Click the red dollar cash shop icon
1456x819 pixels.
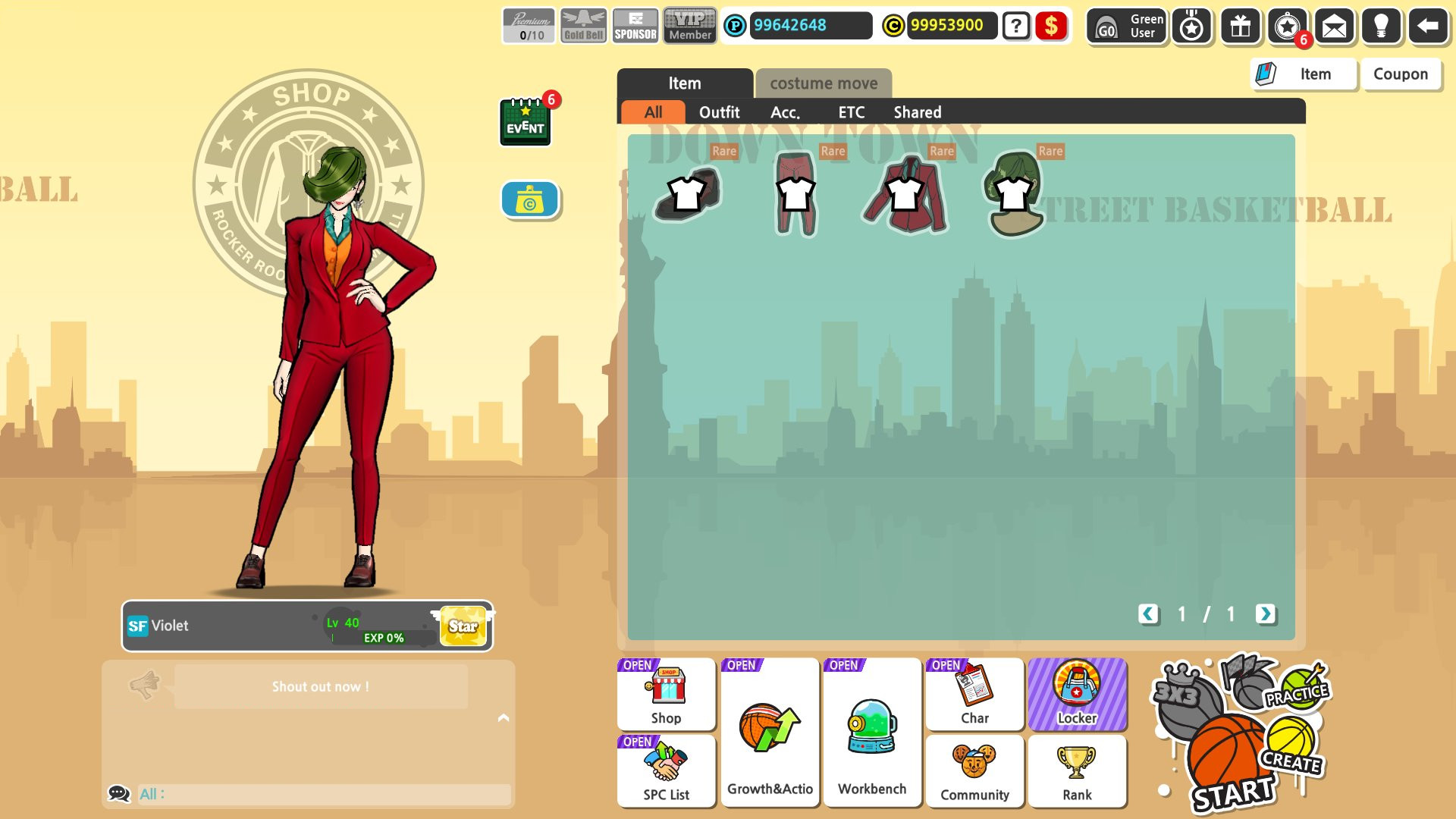click(x=1051, y=26)
